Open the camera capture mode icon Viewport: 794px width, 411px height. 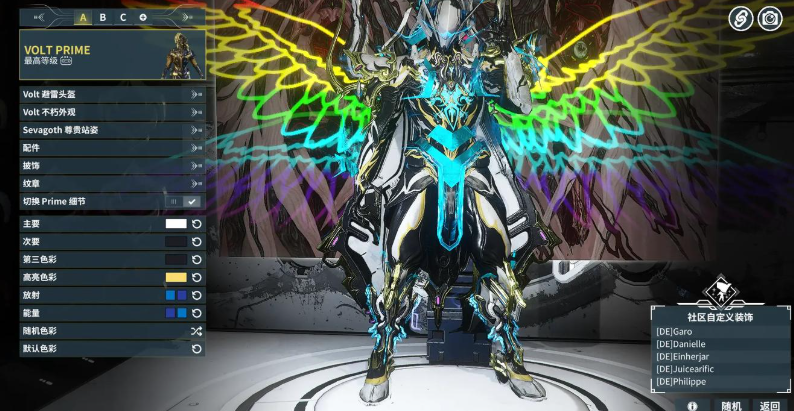pos(769,17)
